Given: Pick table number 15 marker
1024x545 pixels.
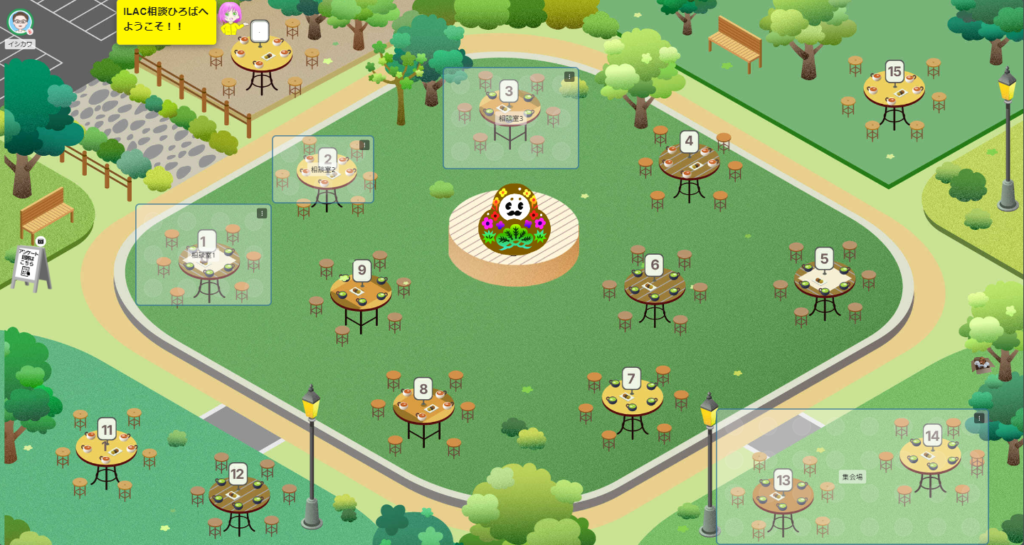Looking at the screenshot, I should pos(894,71).
